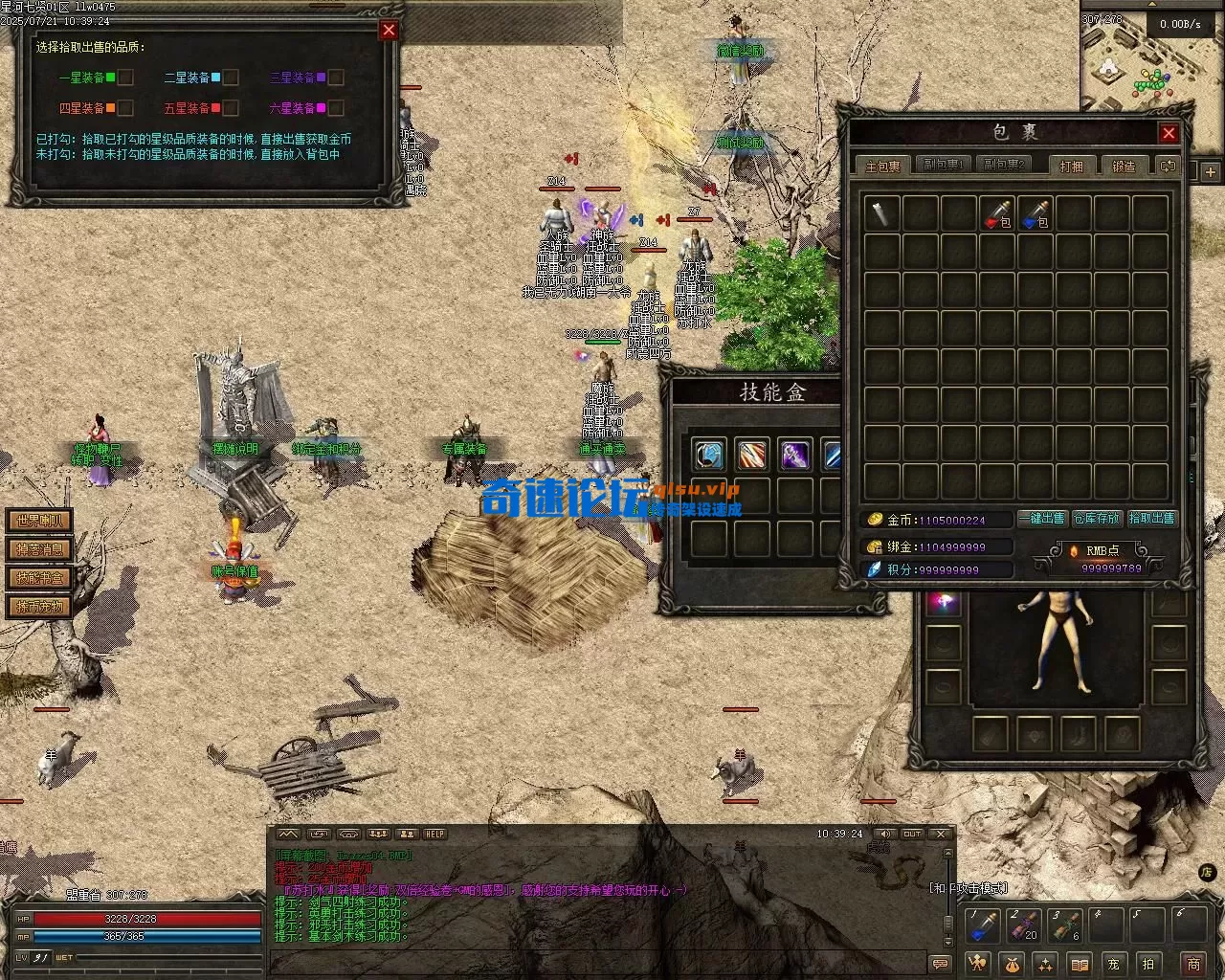This screenshot has height=980, width=1225.
Task: Click the 拾取出售 pickup-sell button
Action: tap(1151, 519)
